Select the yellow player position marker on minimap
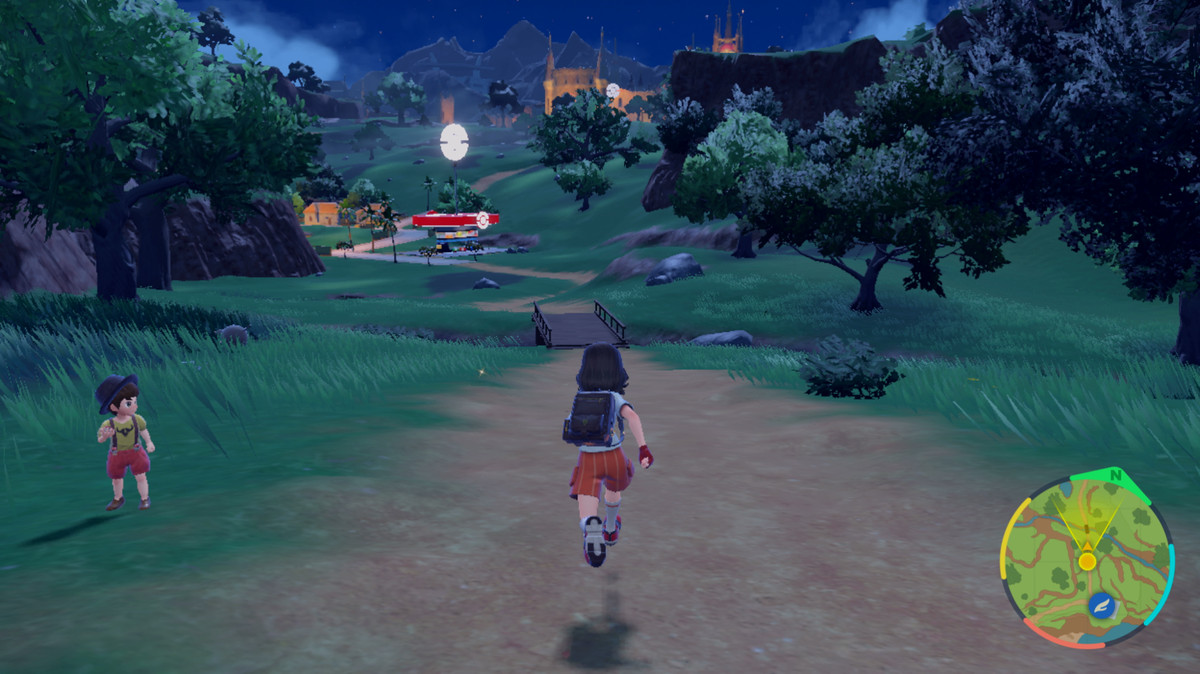 pos(1087,560)
